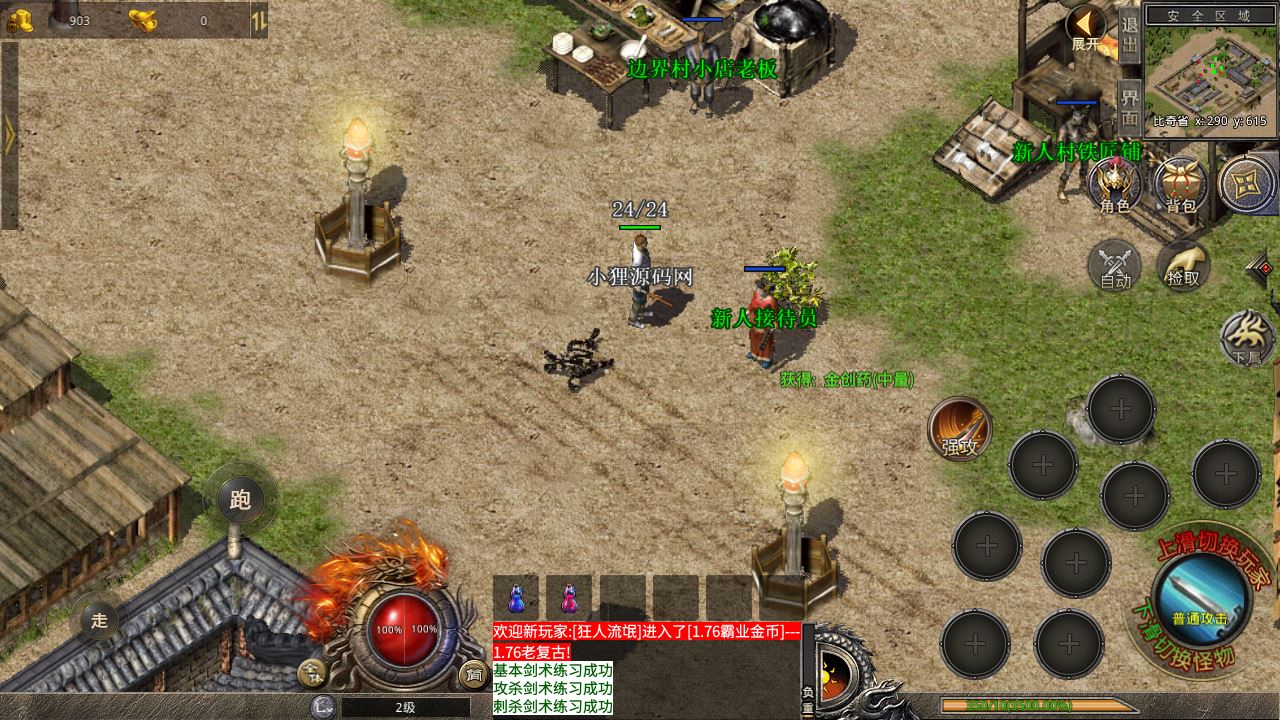Use the blue potion in the quick slot
The image size is (1280, 720).
pyautogui.click(x=516, y=598)
